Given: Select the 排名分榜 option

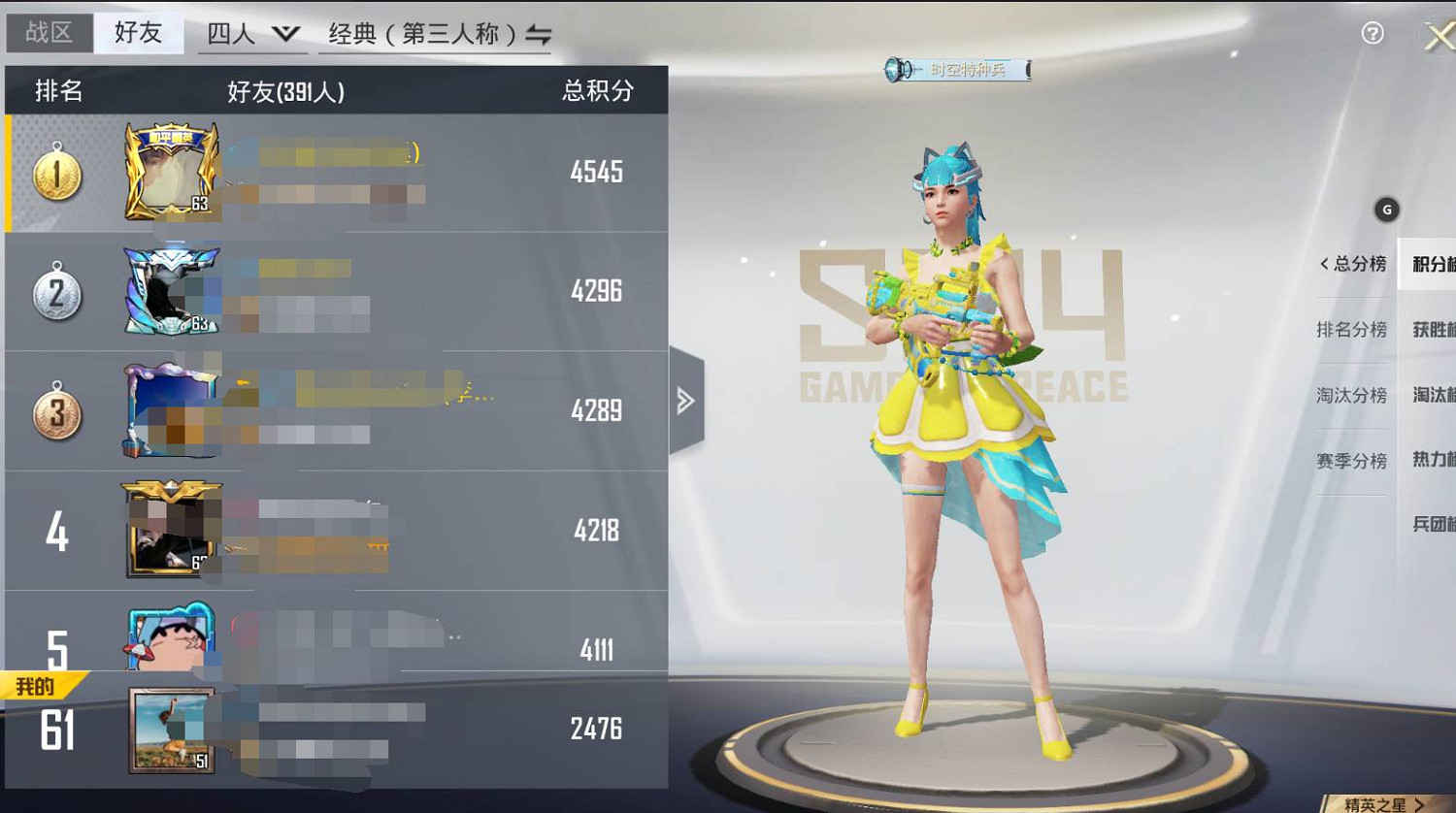Looking at the screenshot, I should pyautogui.click(x=1352, y=329).
